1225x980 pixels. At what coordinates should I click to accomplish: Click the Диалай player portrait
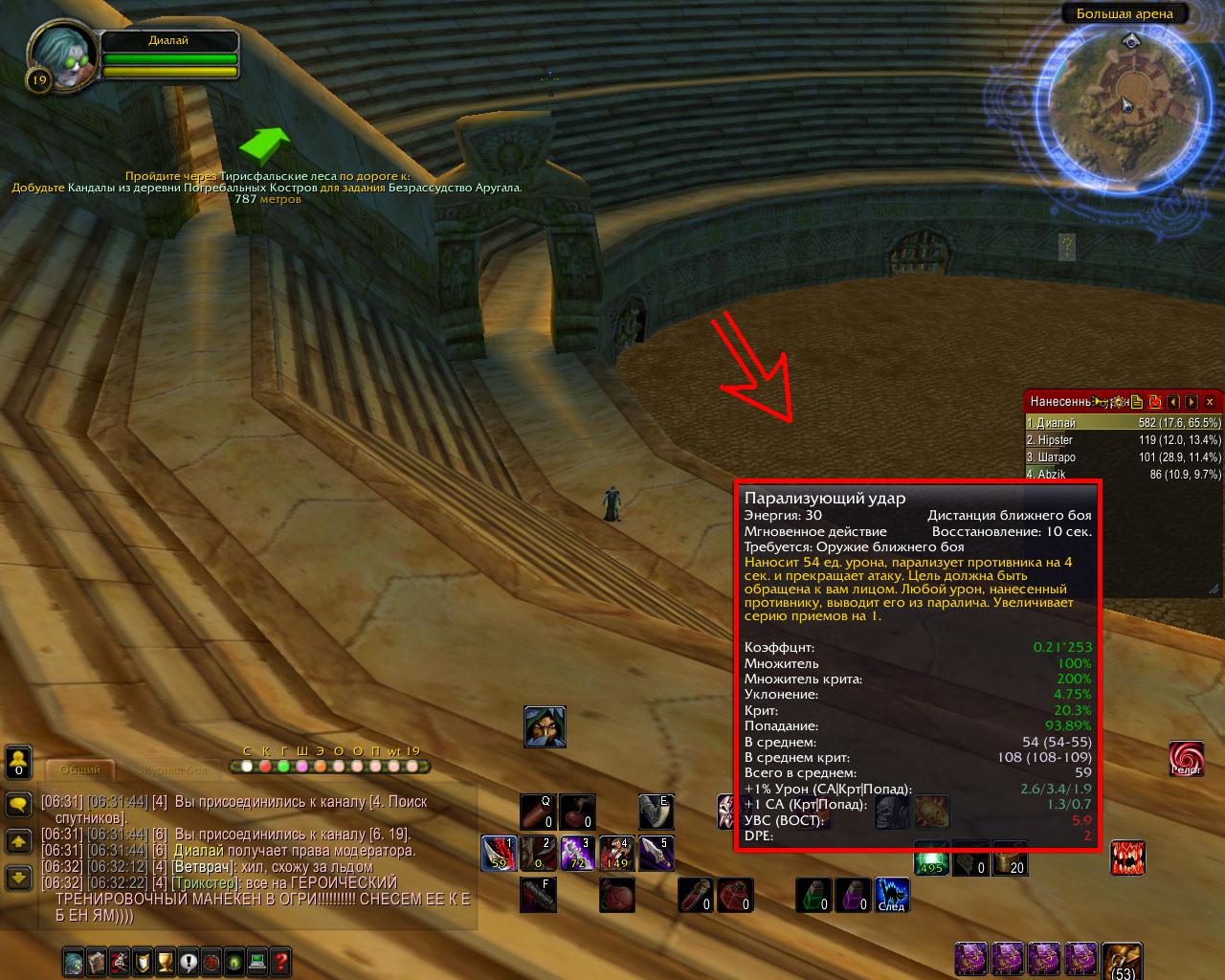tap(62, 57)
